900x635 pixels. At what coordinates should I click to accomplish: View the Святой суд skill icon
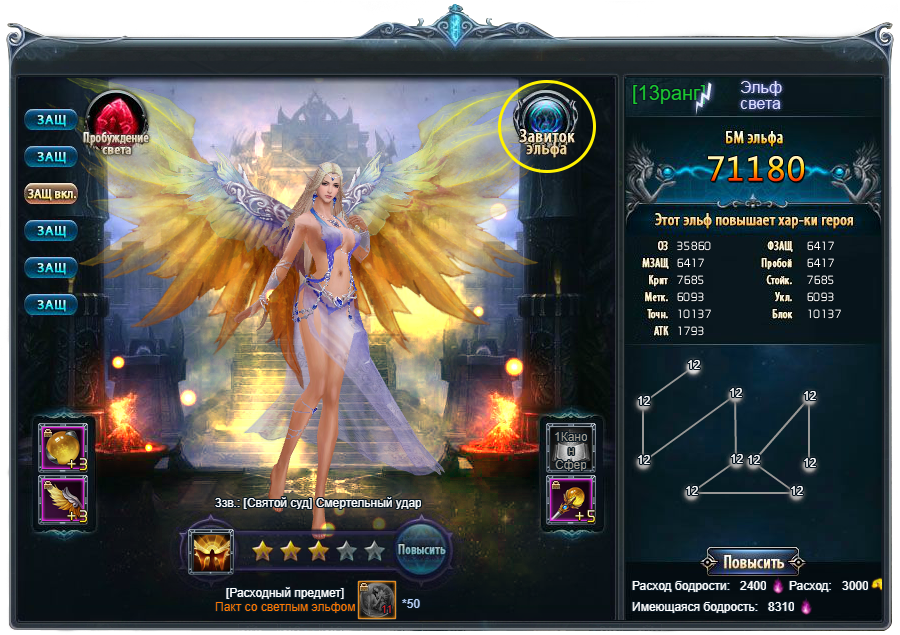(x=212, y=550)
